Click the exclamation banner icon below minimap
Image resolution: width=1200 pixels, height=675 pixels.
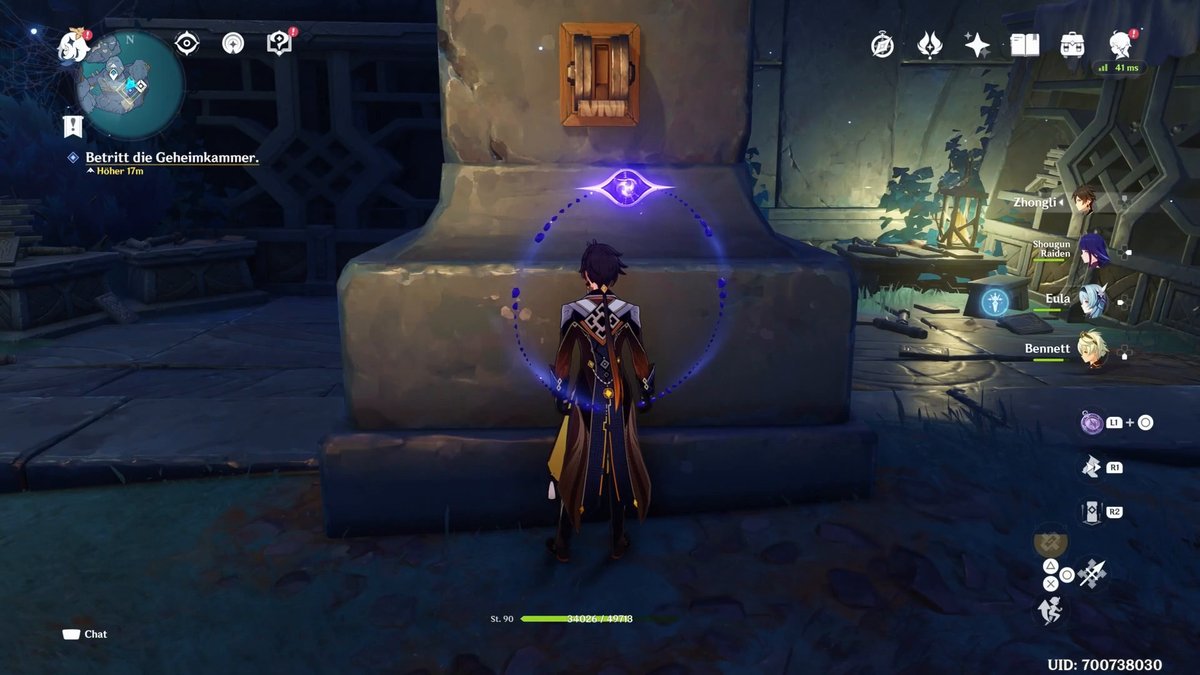point(73,126)
